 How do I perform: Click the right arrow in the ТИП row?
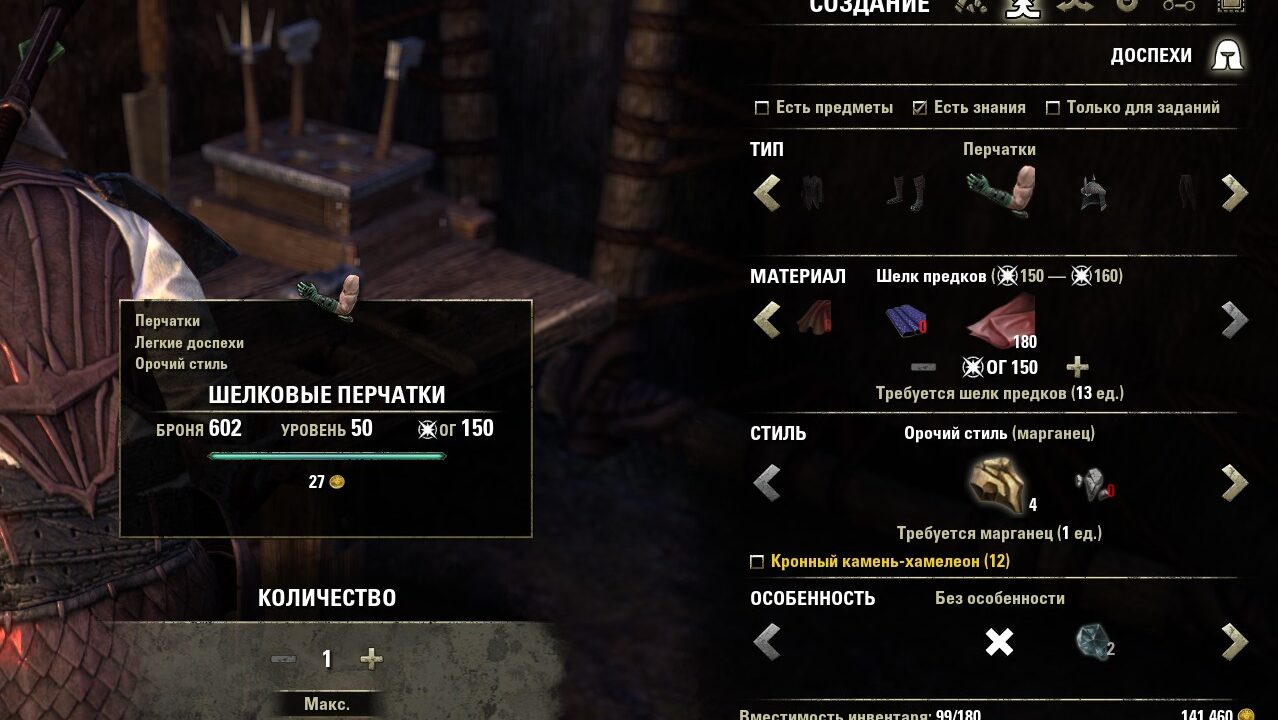(1235, 192)
